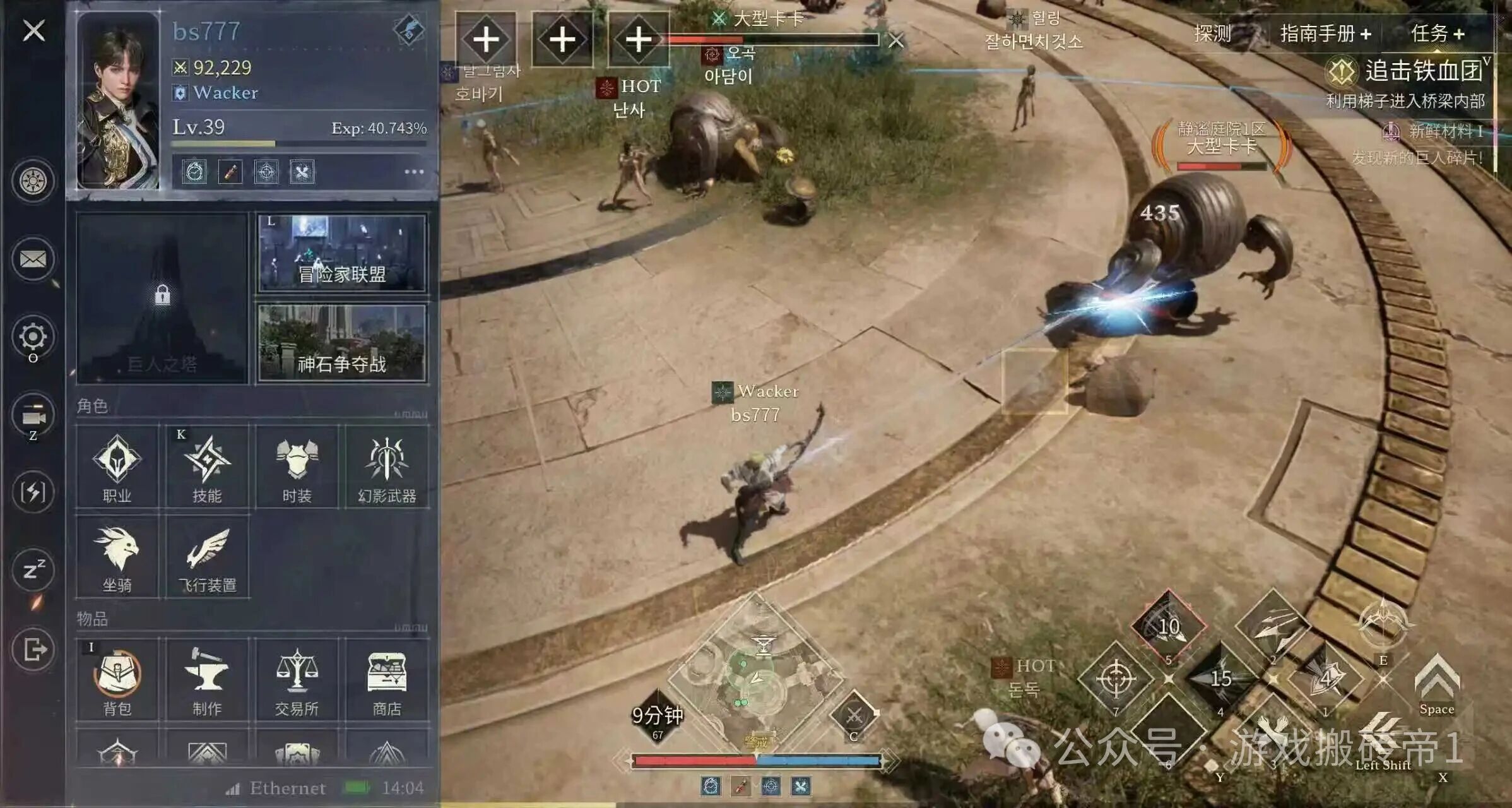Open the 技能 skills menu

(207, 467)
